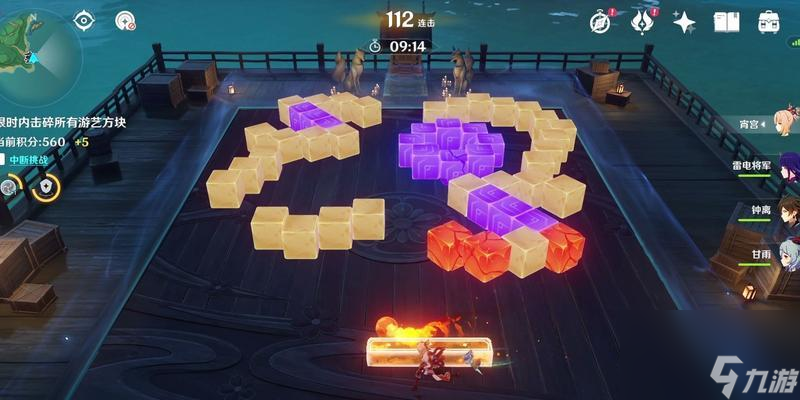Click the circular icon with red badge
800x400 pixels.
pos(125,19)
